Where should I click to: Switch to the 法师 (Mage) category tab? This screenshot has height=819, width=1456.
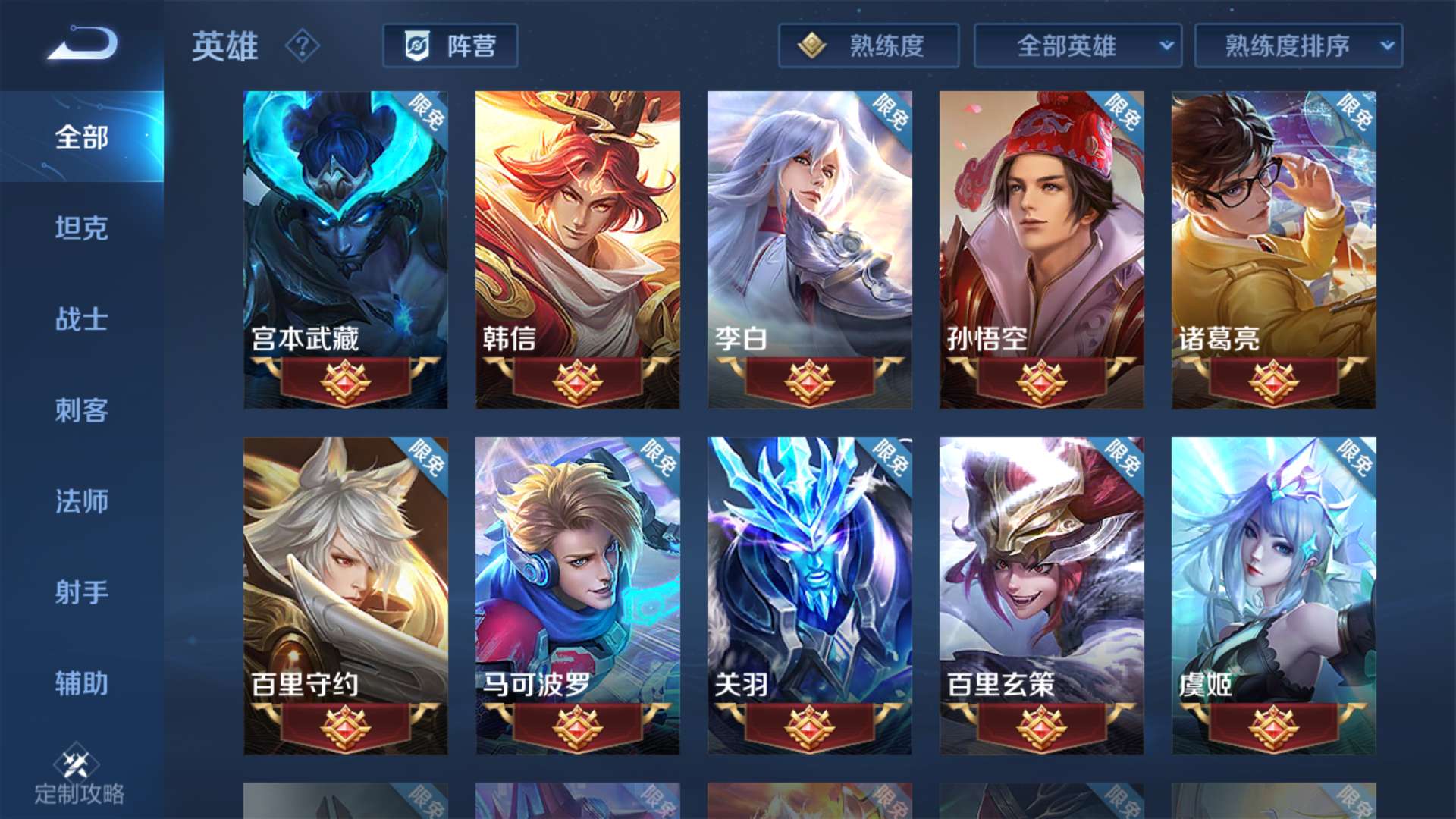81,502
